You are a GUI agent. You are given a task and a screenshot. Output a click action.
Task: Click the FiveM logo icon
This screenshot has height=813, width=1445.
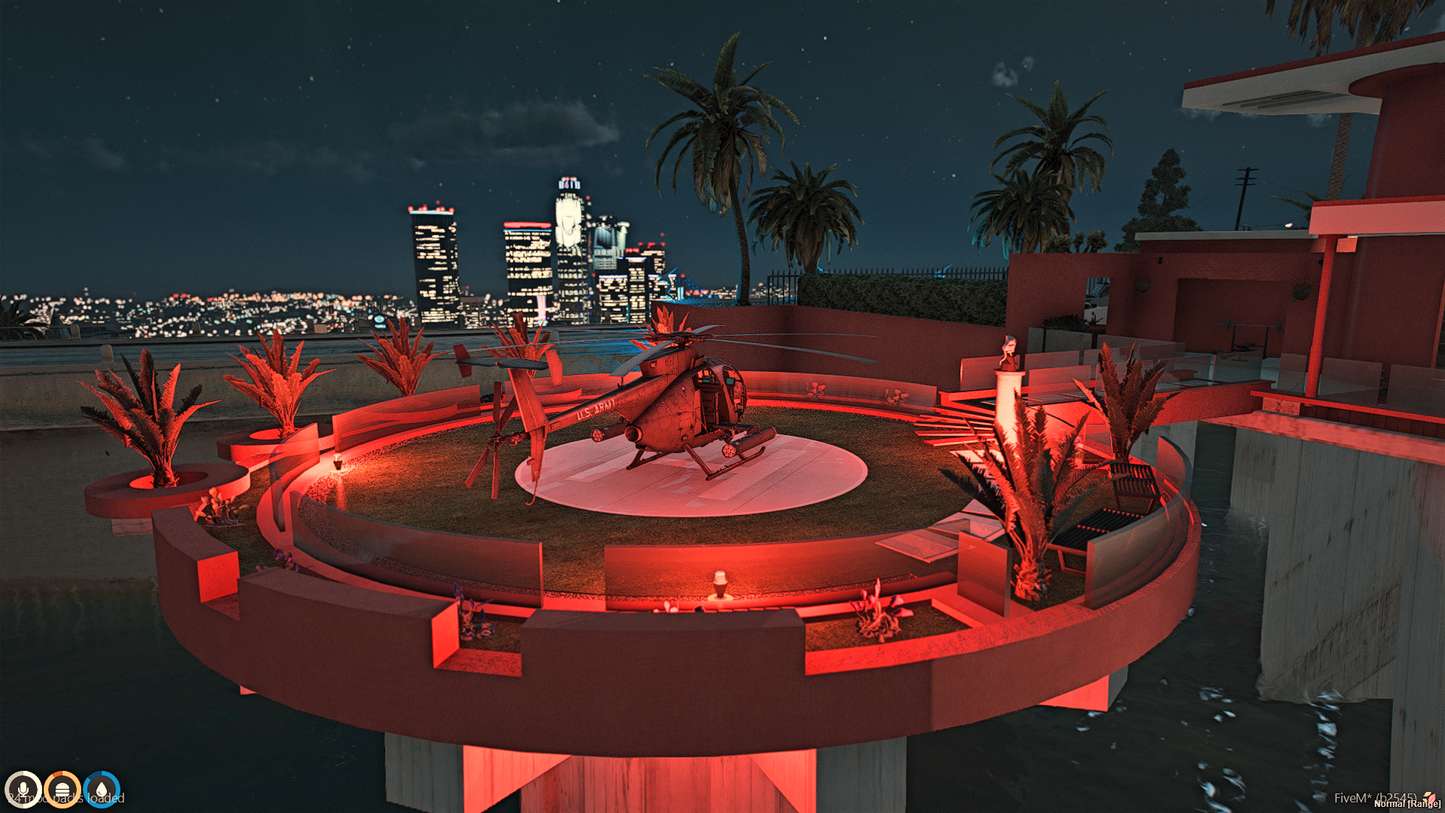1430,798
